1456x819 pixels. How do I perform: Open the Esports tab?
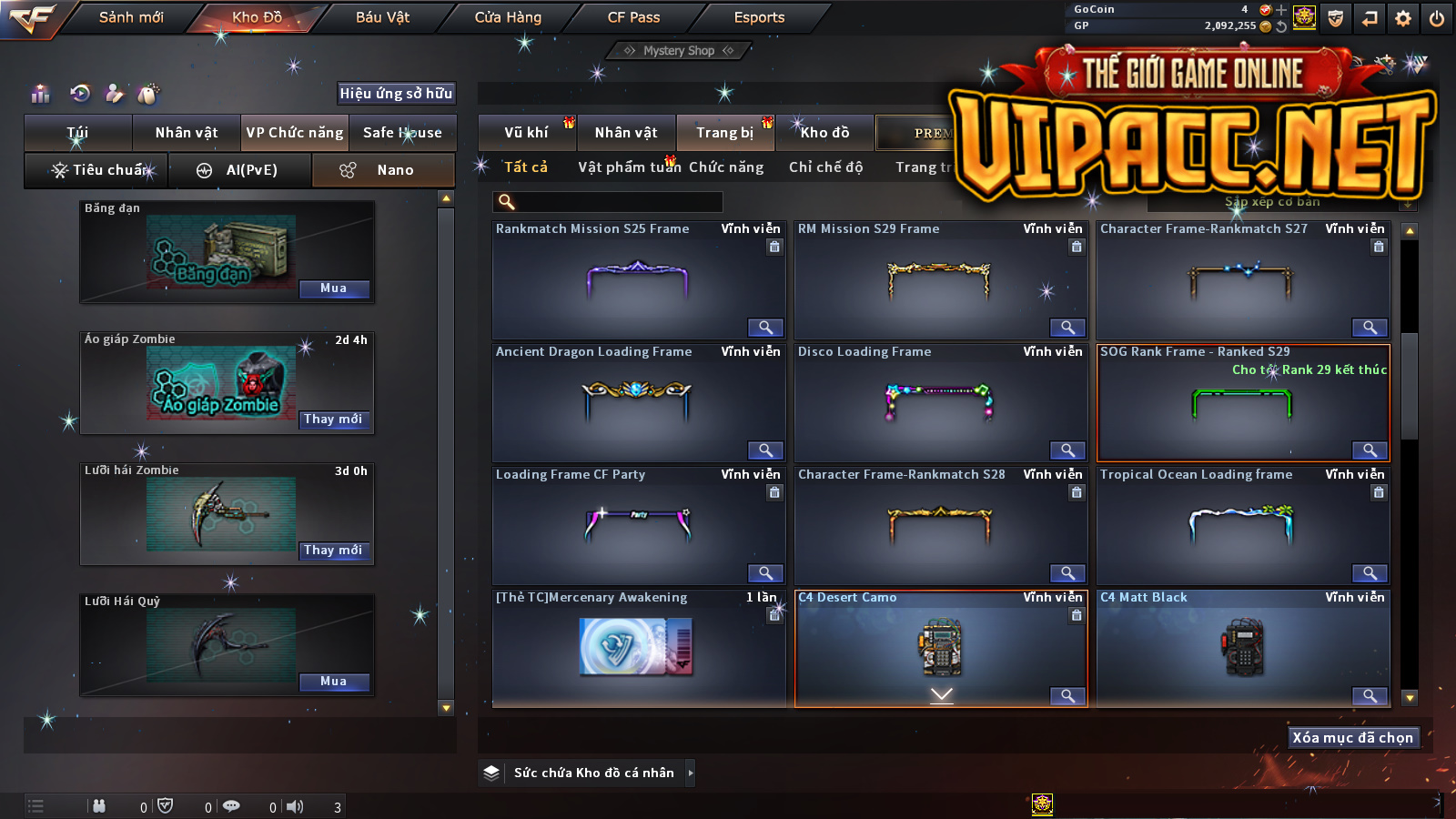(x=759, y=17)
